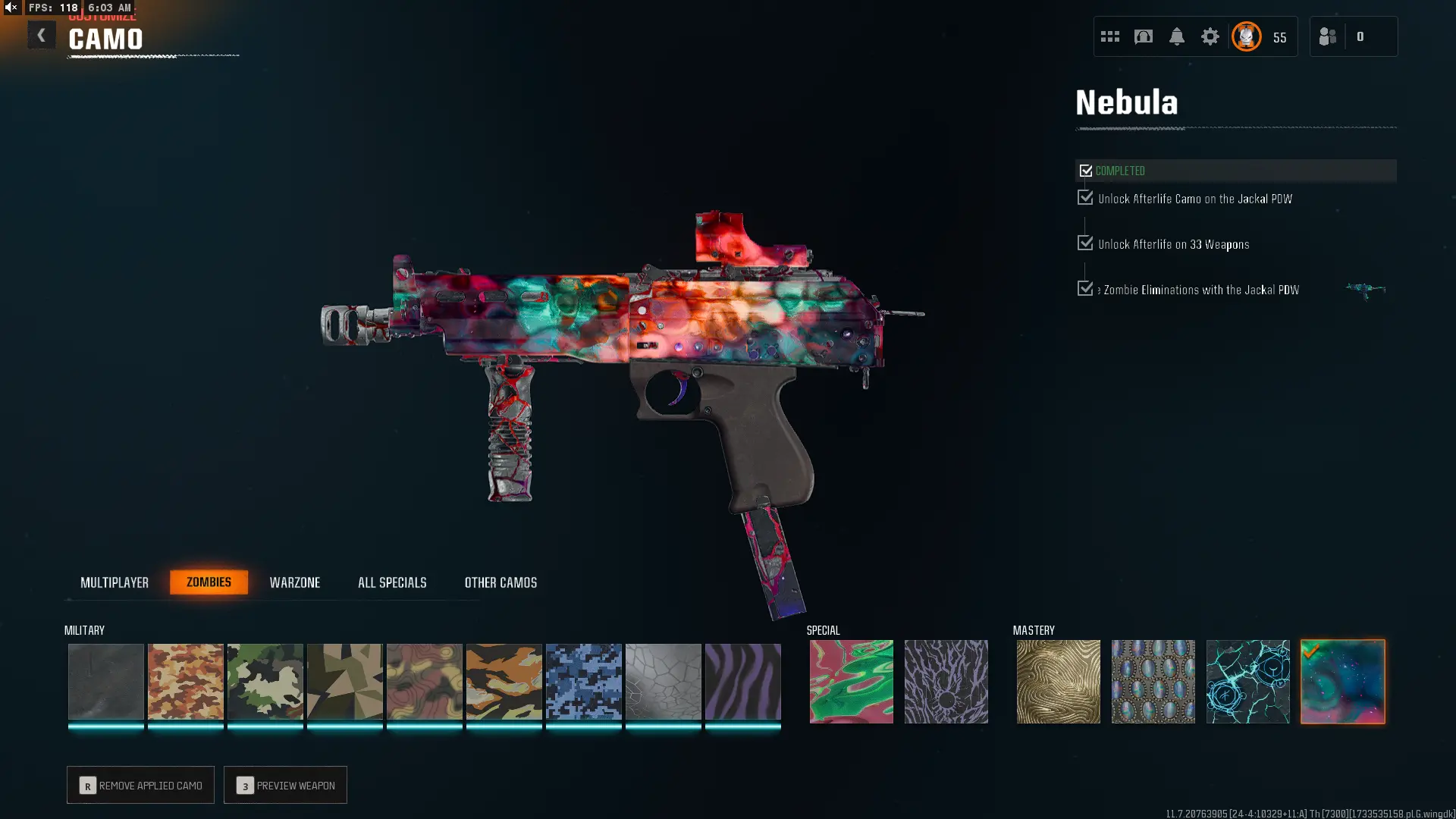Click Remove Applied Camo button
Screen dimensions: 1456x819
(140, 785)
